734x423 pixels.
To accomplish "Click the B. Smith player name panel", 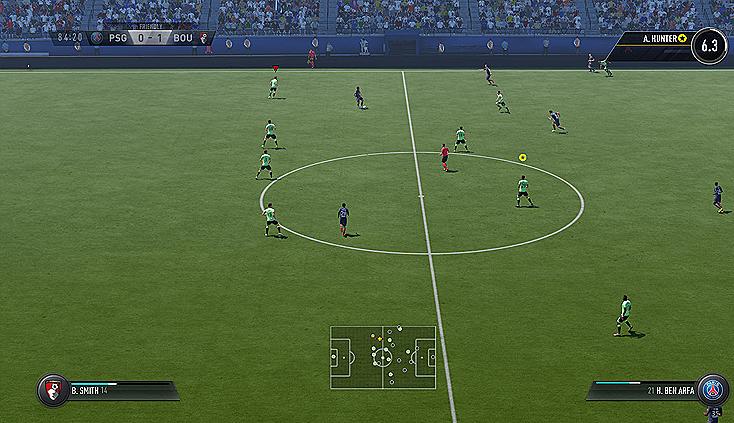I will [x=120, y=390].
